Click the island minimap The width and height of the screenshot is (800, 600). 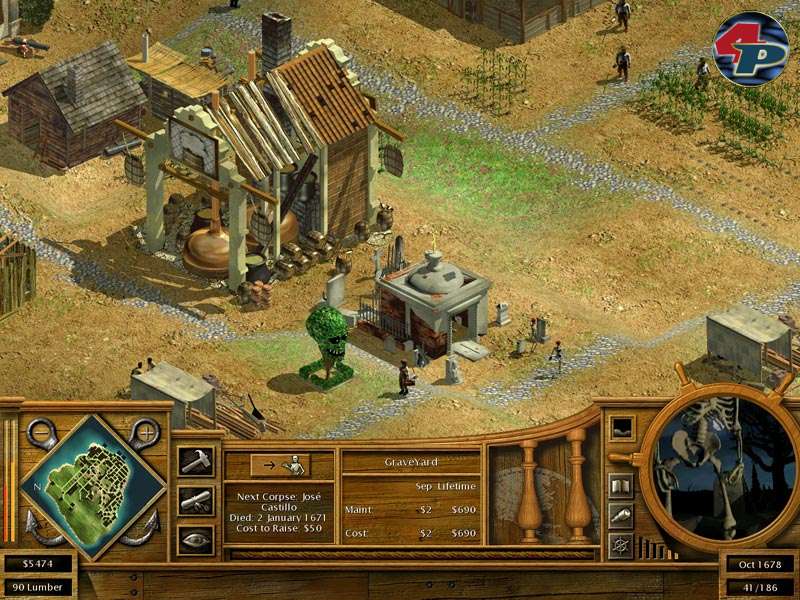coord(92,486)
